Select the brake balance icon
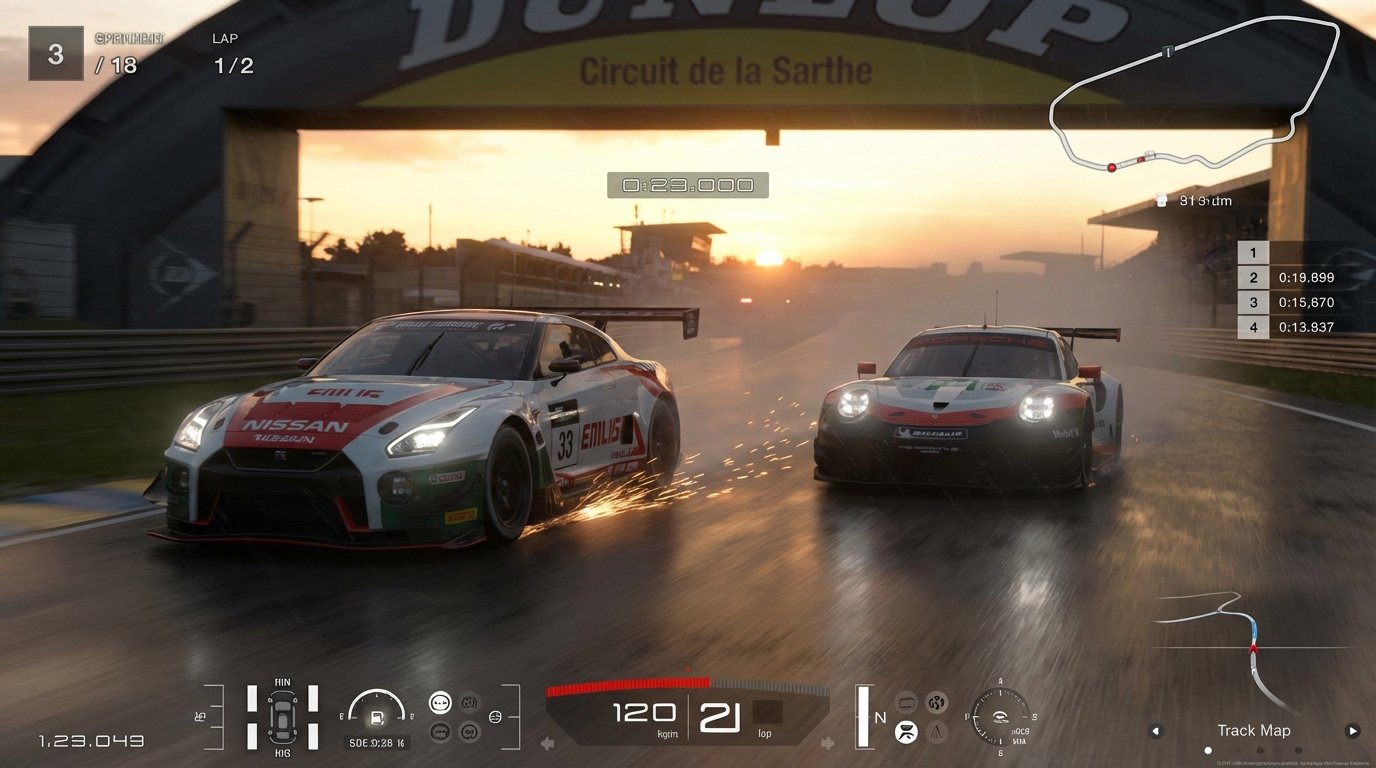This screenshot has width=1376, height=768. pos(494,717)
